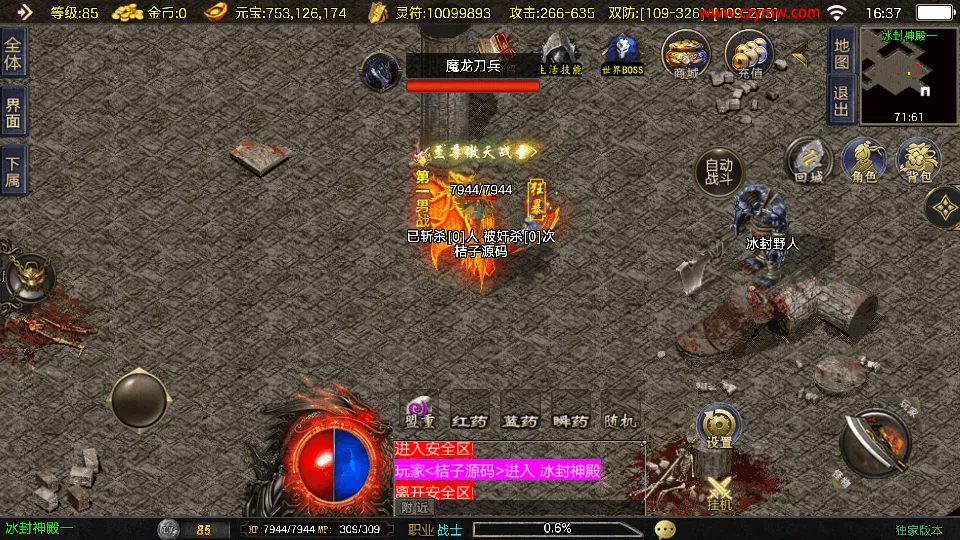Open the 冰封神殿 minimap

pyautogui.click(x=908, y=75)
